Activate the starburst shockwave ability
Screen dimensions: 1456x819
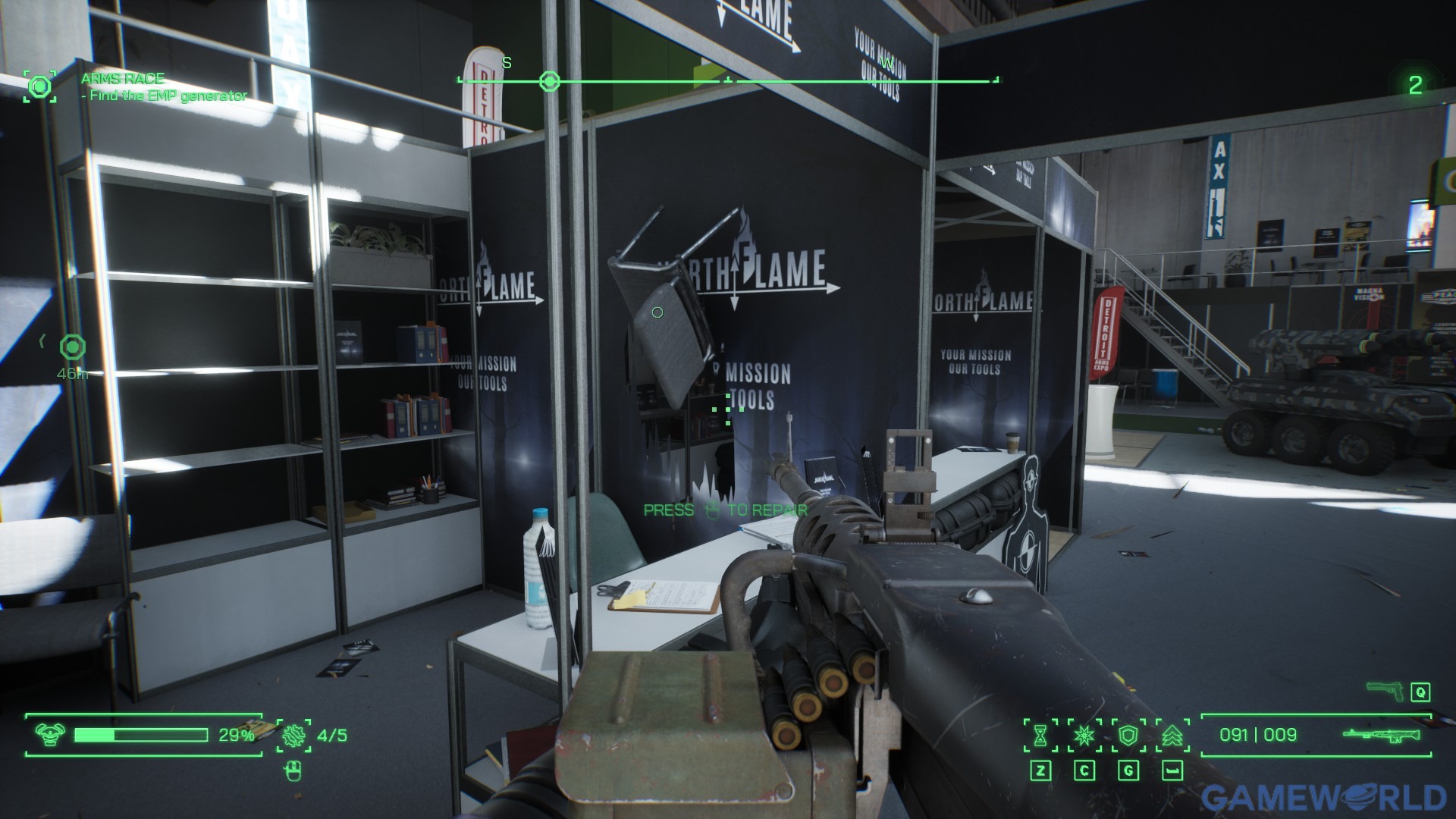pos(1084,735)
